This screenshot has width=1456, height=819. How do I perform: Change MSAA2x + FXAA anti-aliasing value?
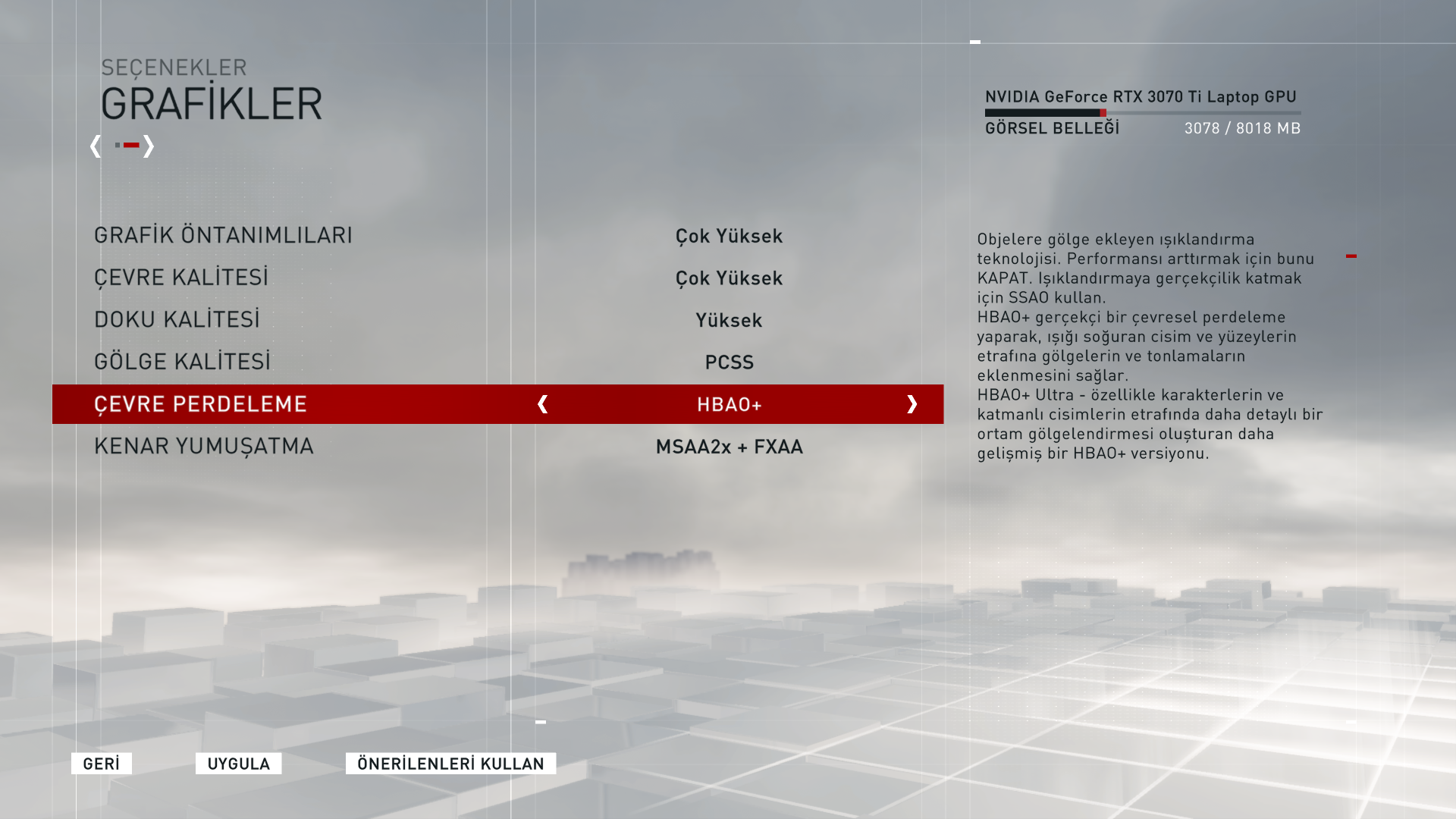coord(728,447)
